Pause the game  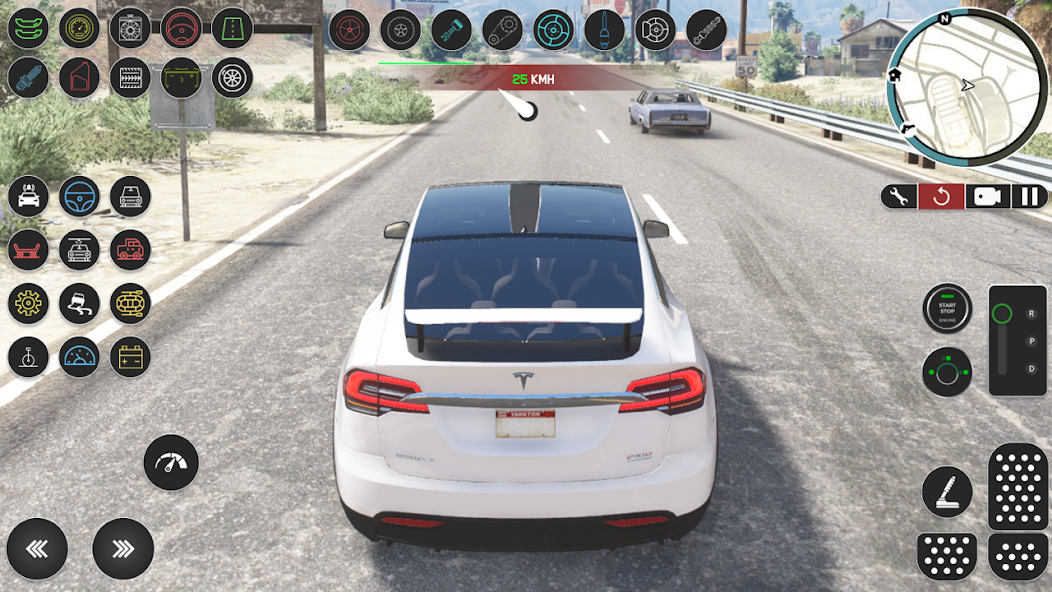pos(1028,196)
